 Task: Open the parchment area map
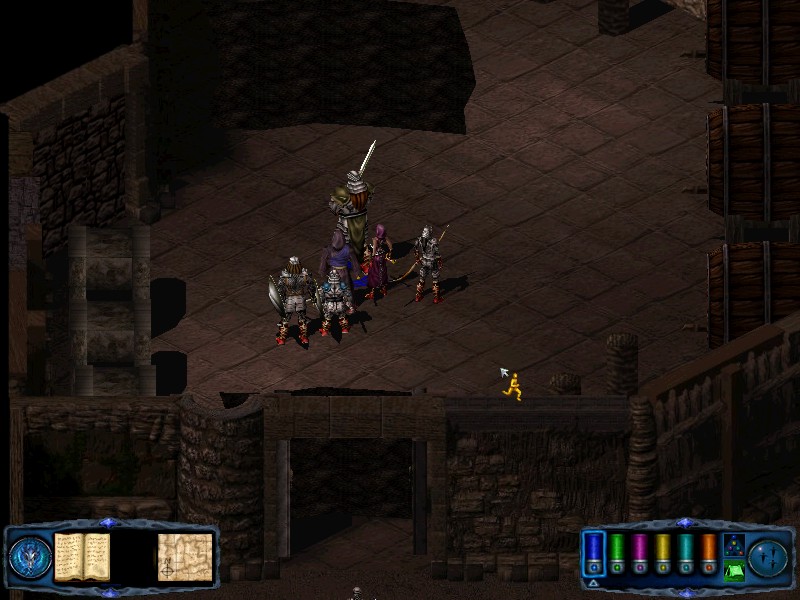185,557
